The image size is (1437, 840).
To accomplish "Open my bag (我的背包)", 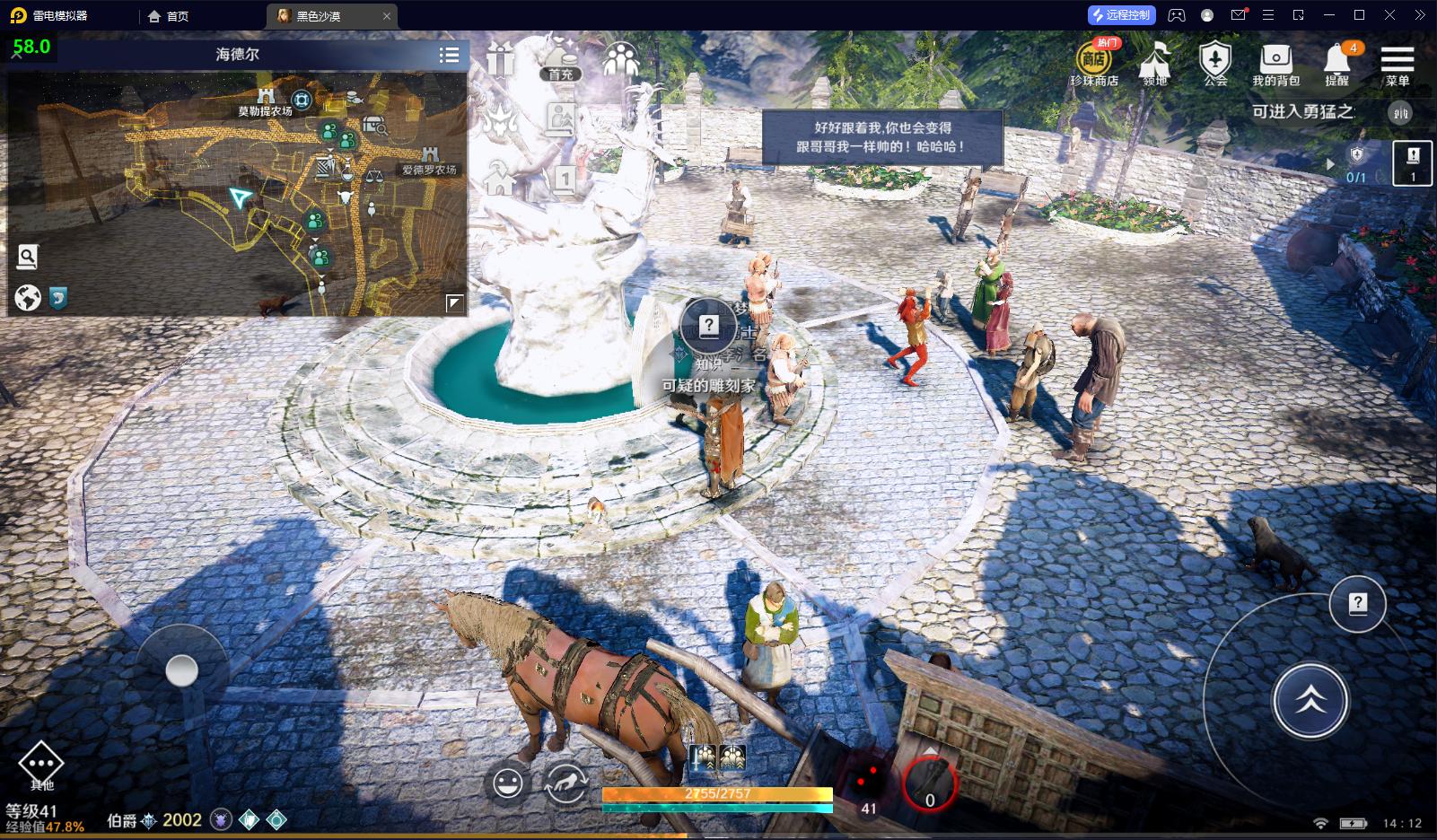I will 1275,65.
